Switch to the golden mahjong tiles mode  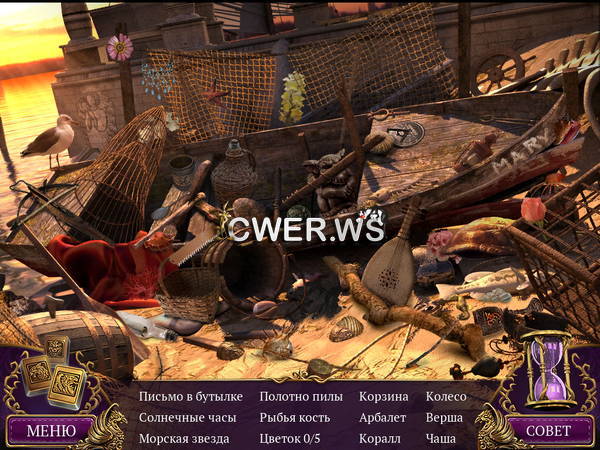tap(54, 372)
